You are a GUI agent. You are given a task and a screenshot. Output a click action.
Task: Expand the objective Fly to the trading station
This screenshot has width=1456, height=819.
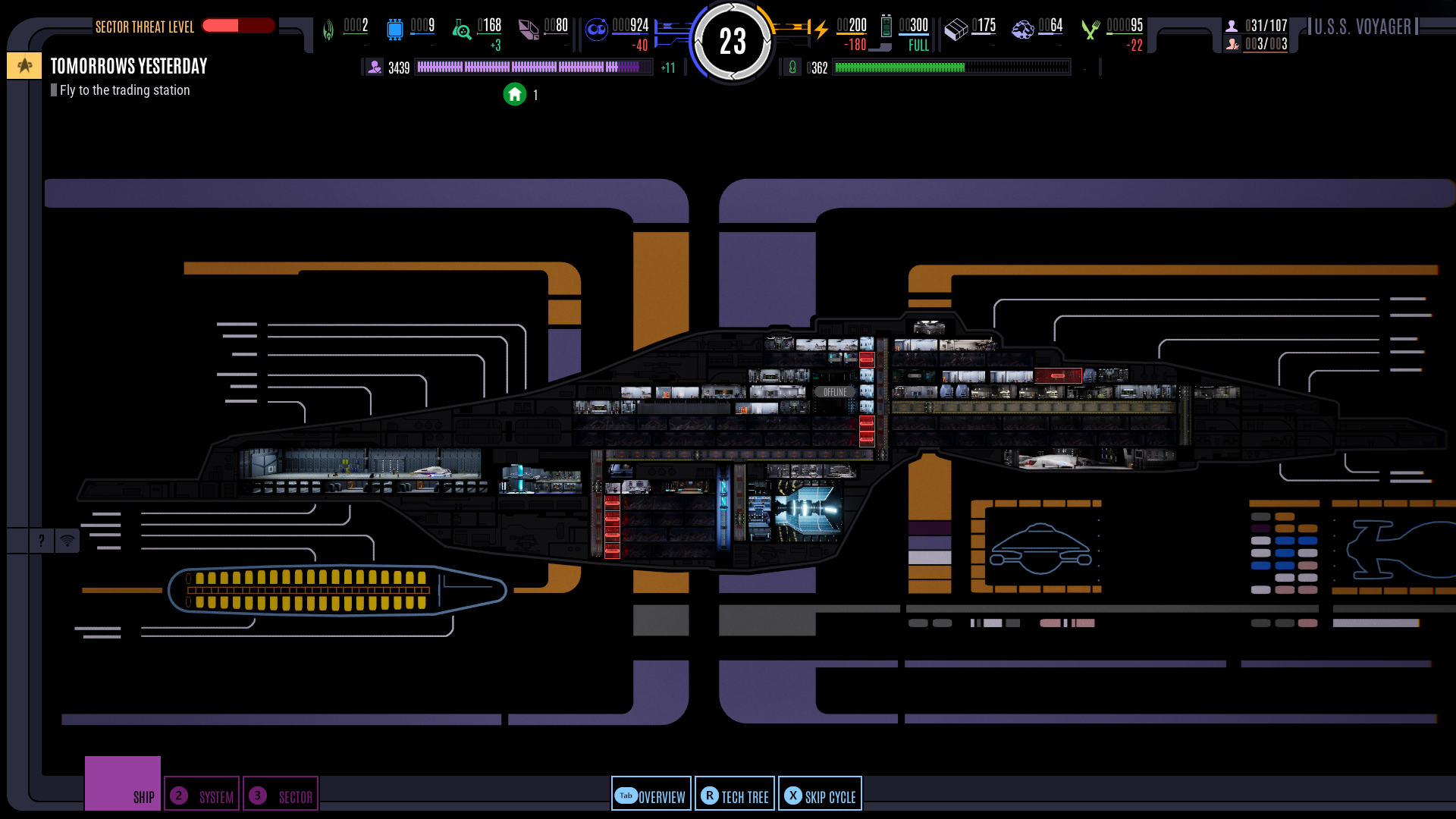tap(121, 90)
